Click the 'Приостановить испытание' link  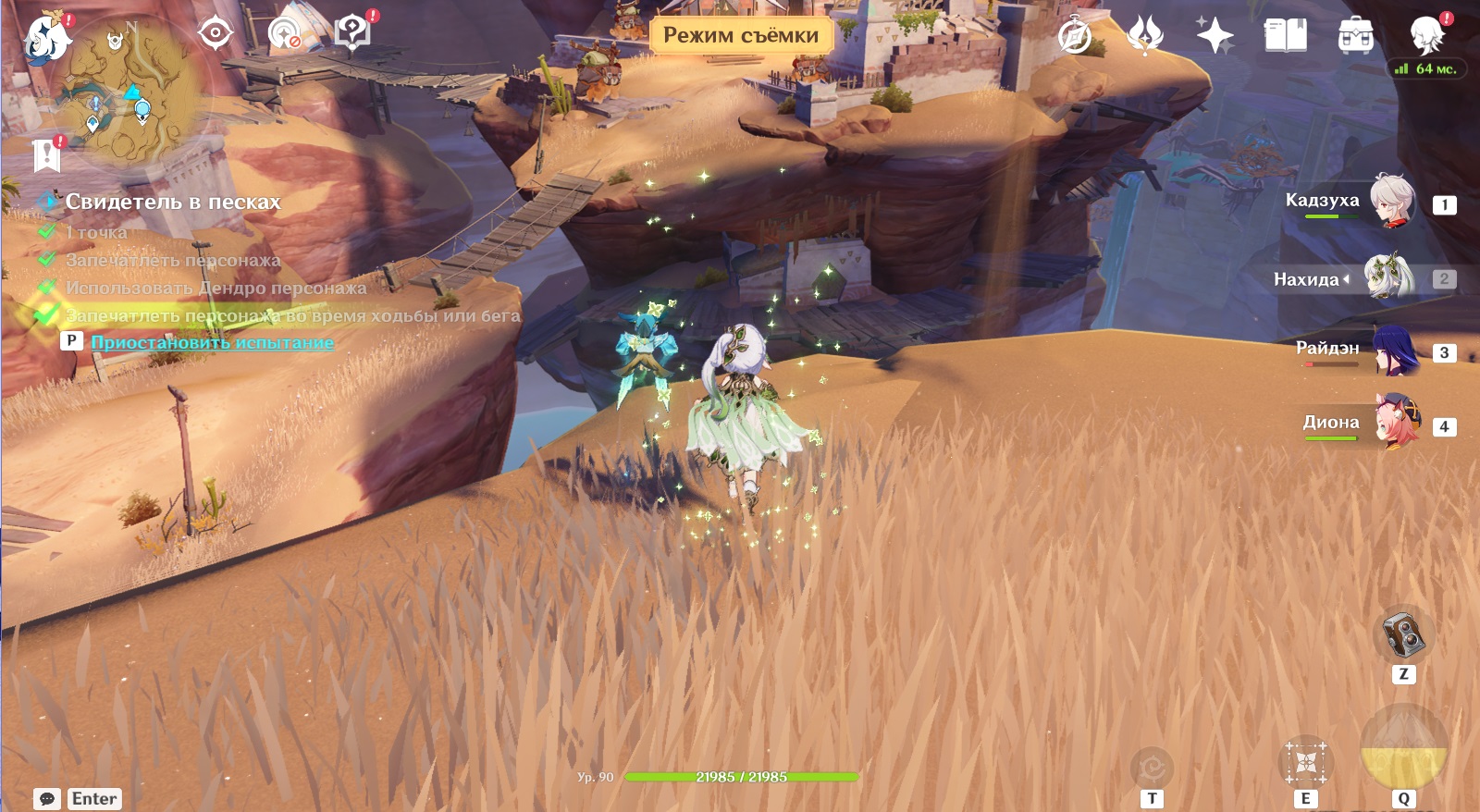[212, 342]
